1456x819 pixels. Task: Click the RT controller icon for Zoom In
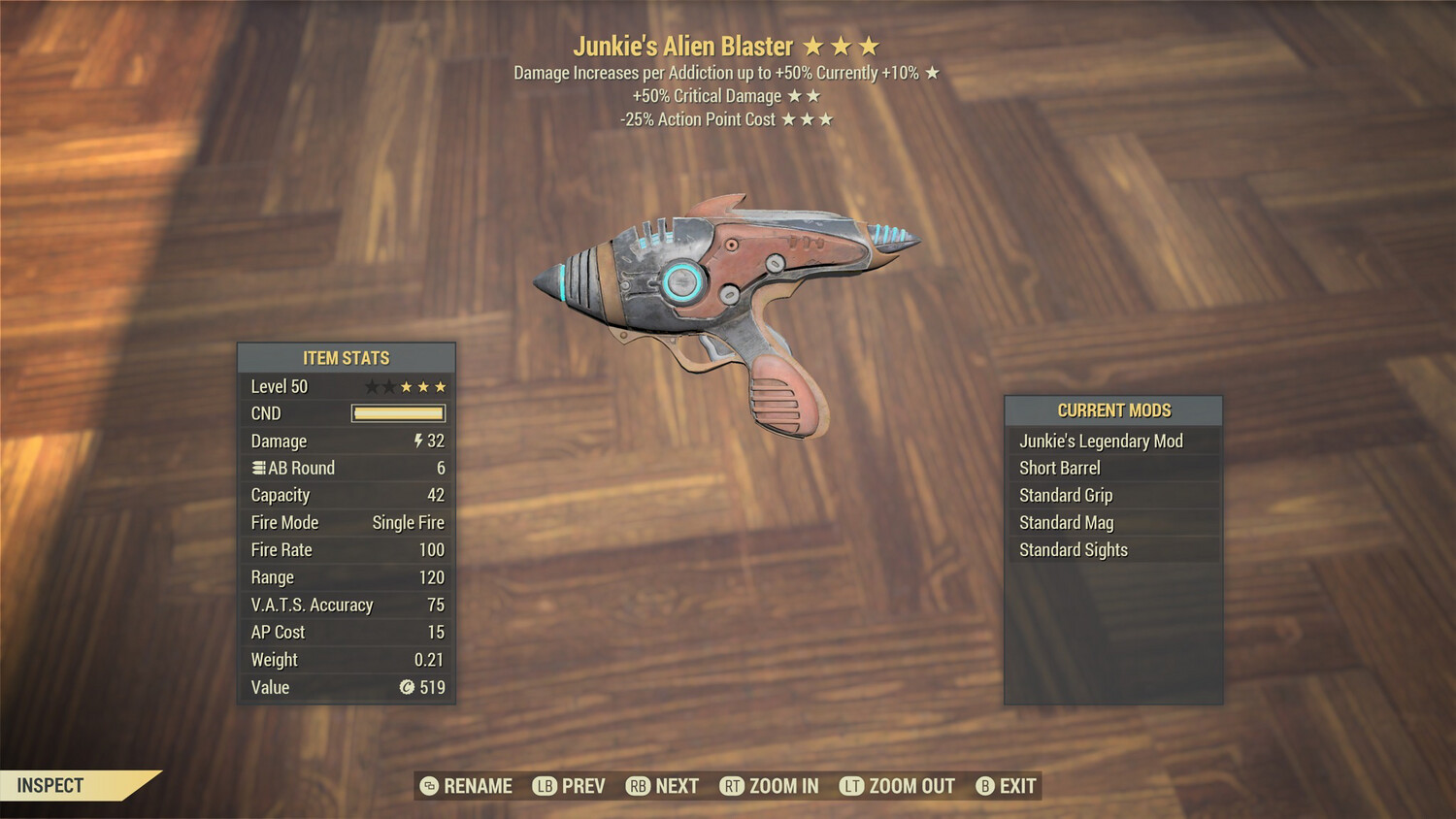[733, 786]
